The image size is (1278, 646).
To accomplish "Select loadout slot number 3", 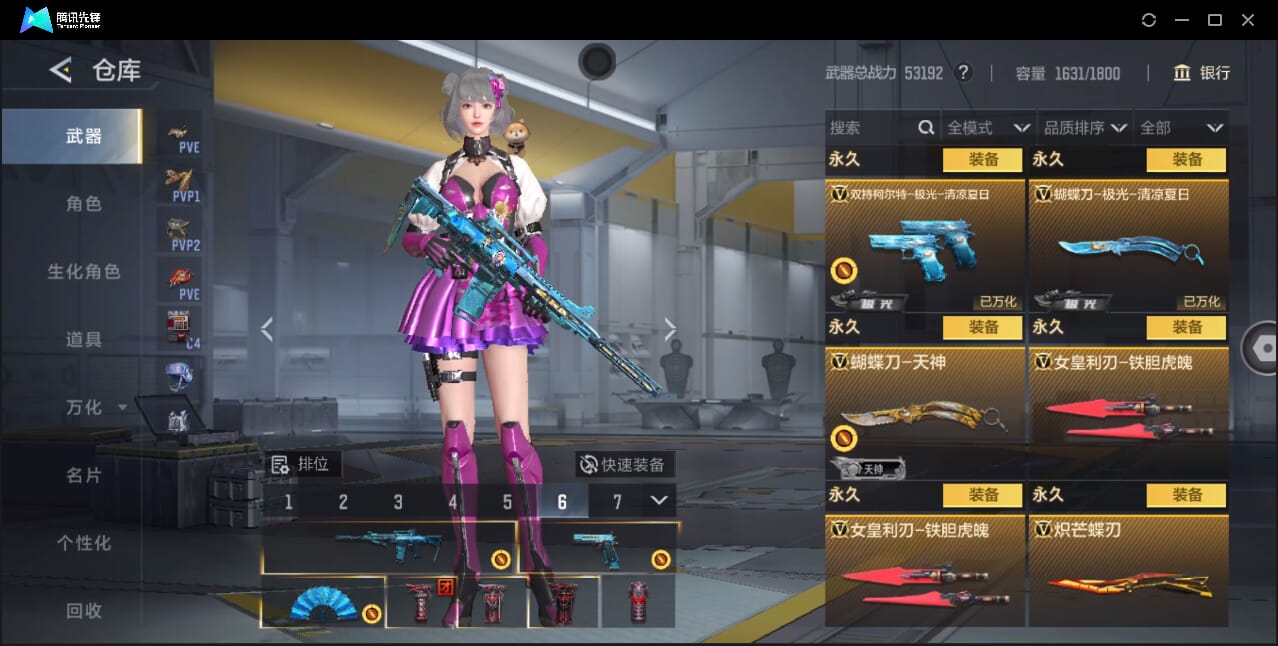I will click(x=398, y=502).
